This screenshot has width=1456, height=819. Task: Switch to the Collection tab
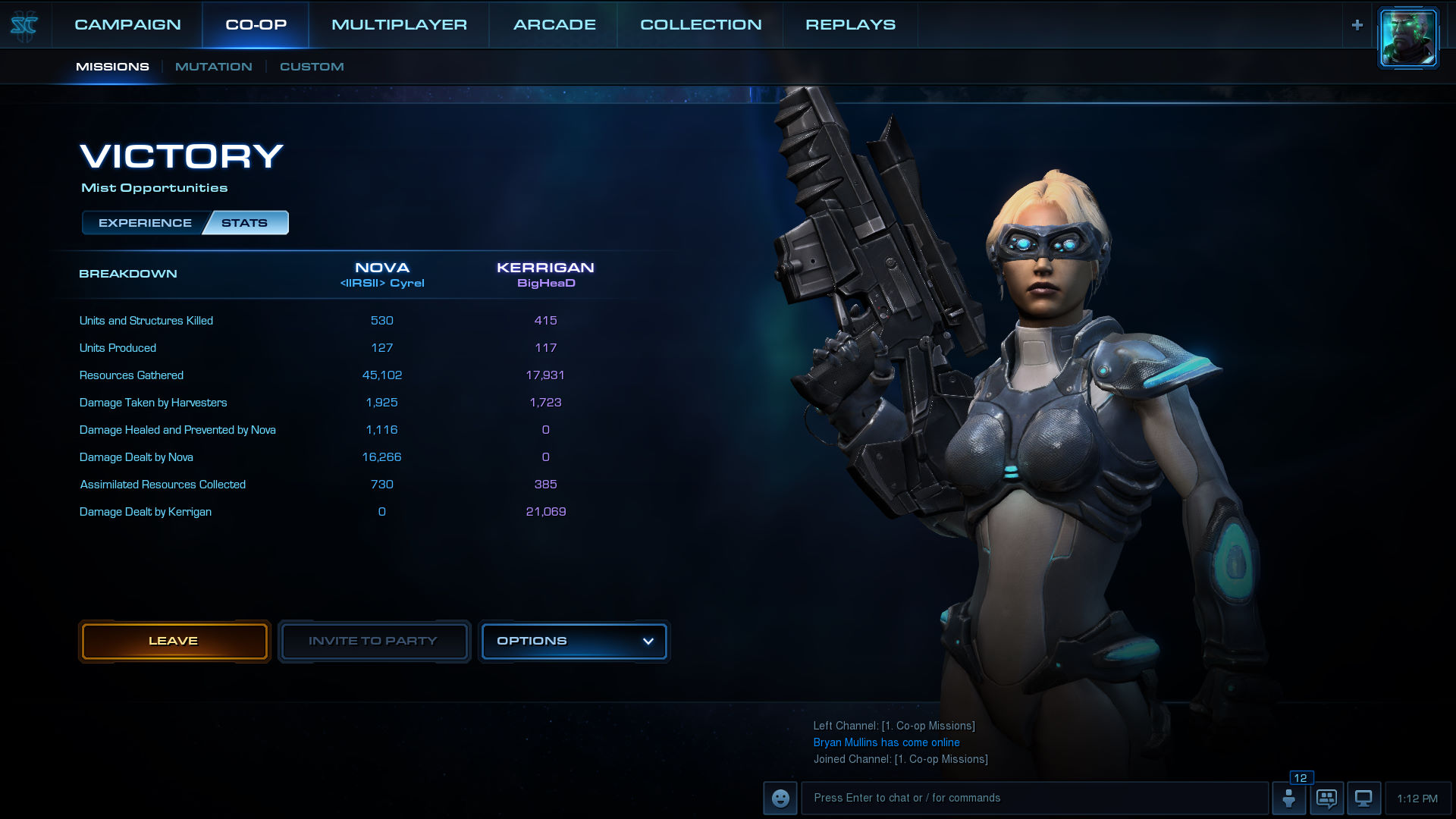(x=701, y=24)
